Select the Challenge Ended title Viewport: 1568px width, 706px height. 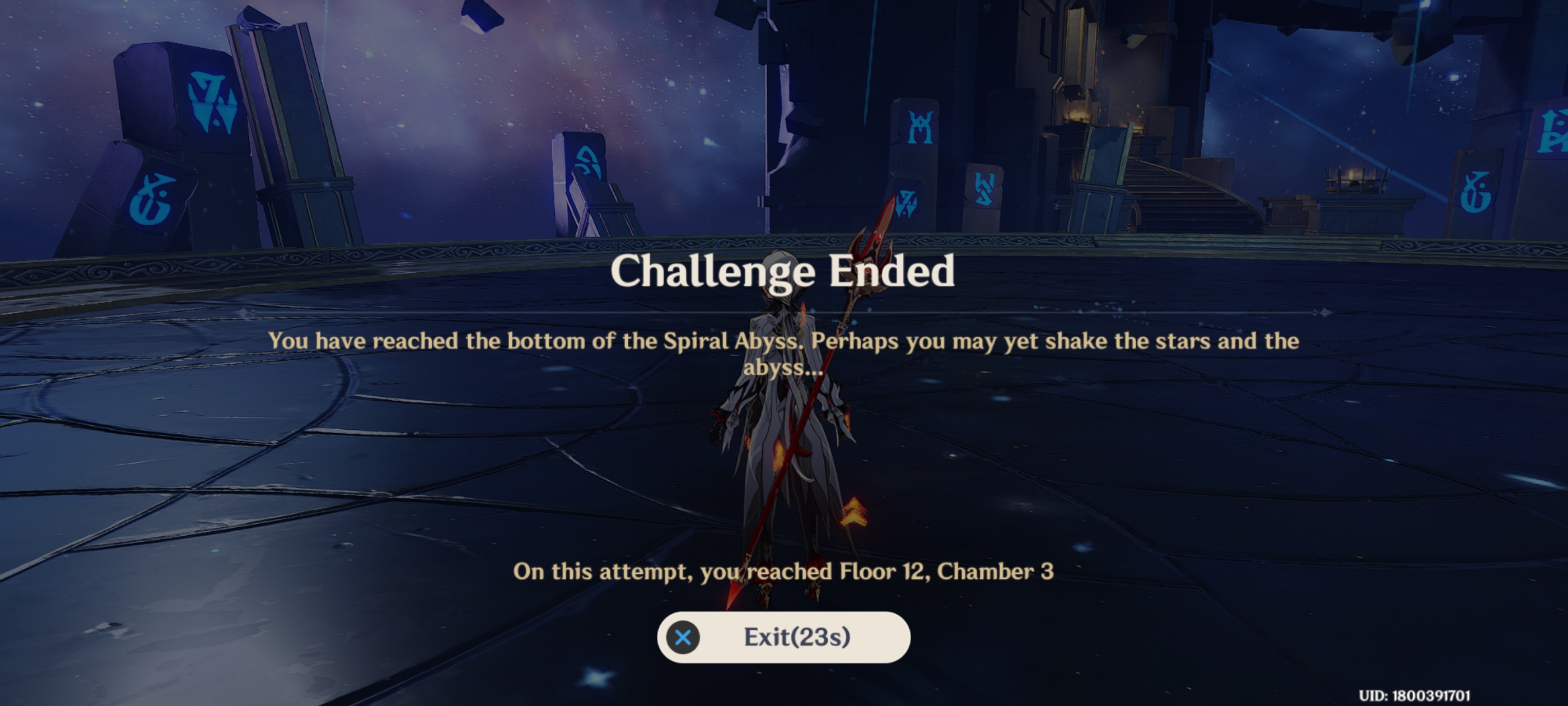(784, 274)
